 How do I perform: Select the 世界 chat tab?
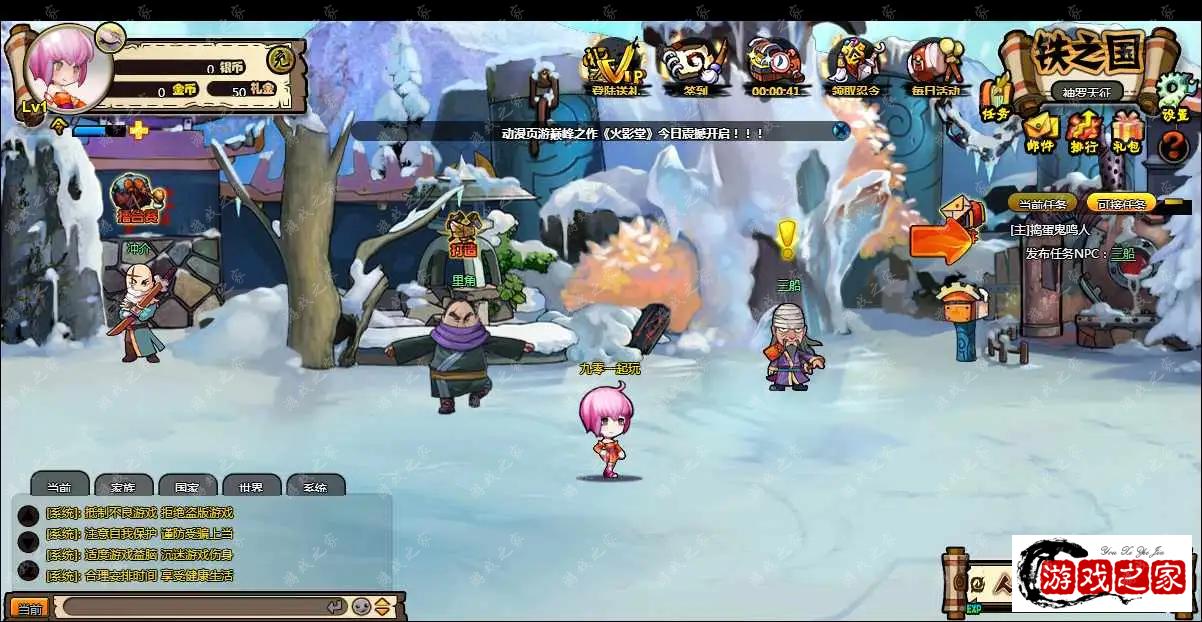click(251, 486)
